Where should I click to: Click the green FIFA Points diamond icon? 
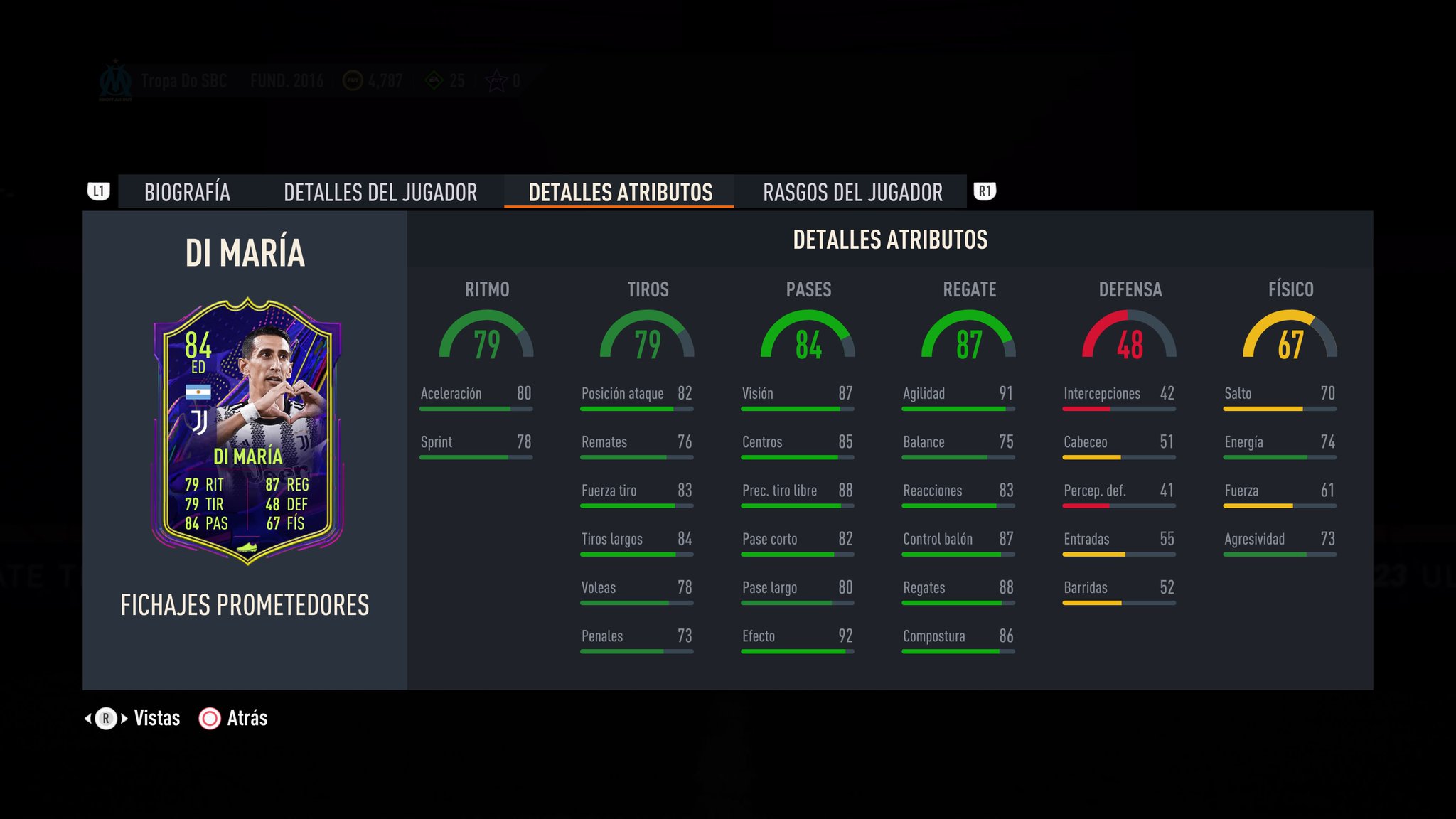tap(433, 80)
